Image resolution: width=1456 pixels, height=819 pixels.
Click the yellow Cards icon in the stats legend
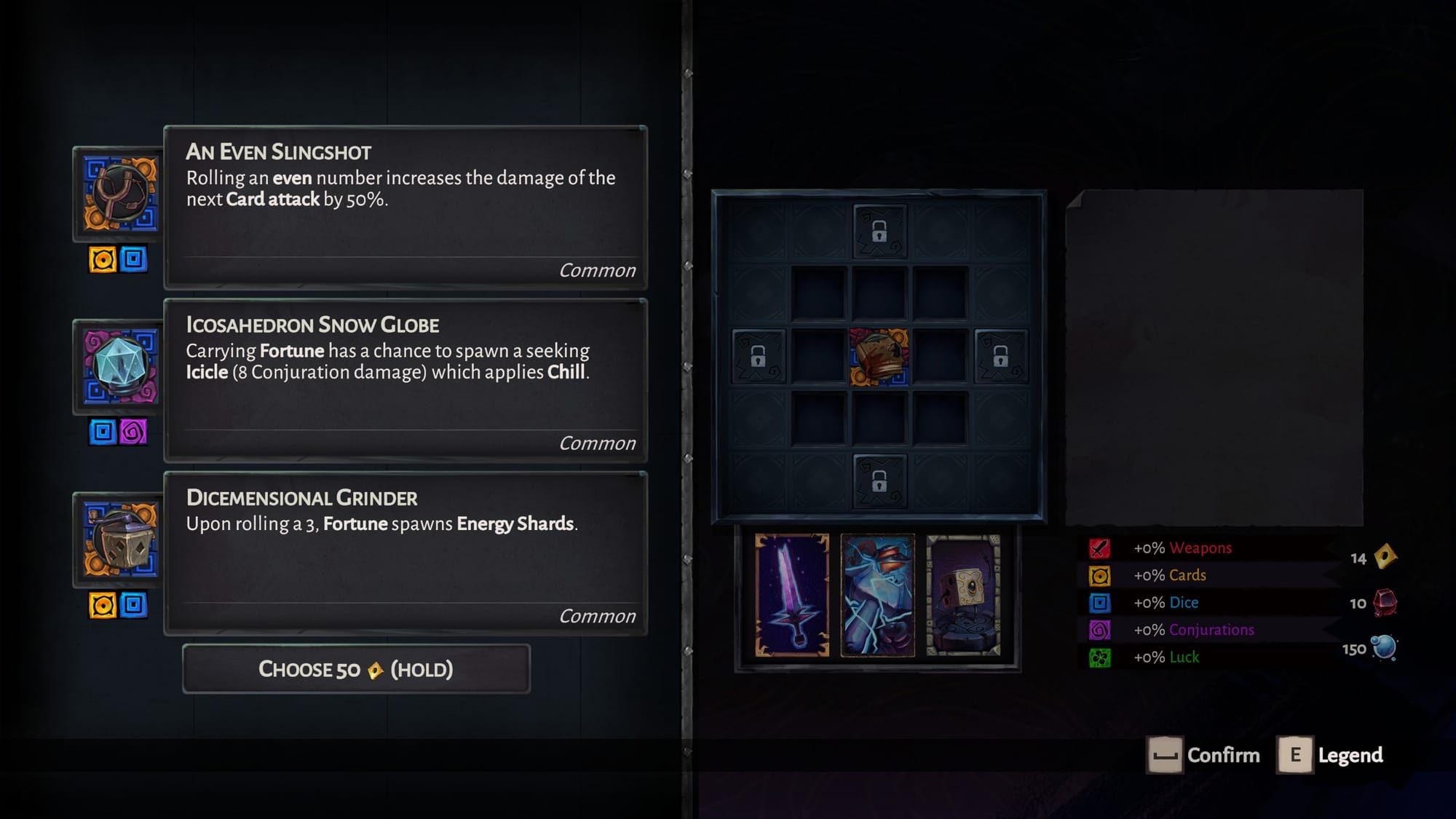click(1101, 575)
